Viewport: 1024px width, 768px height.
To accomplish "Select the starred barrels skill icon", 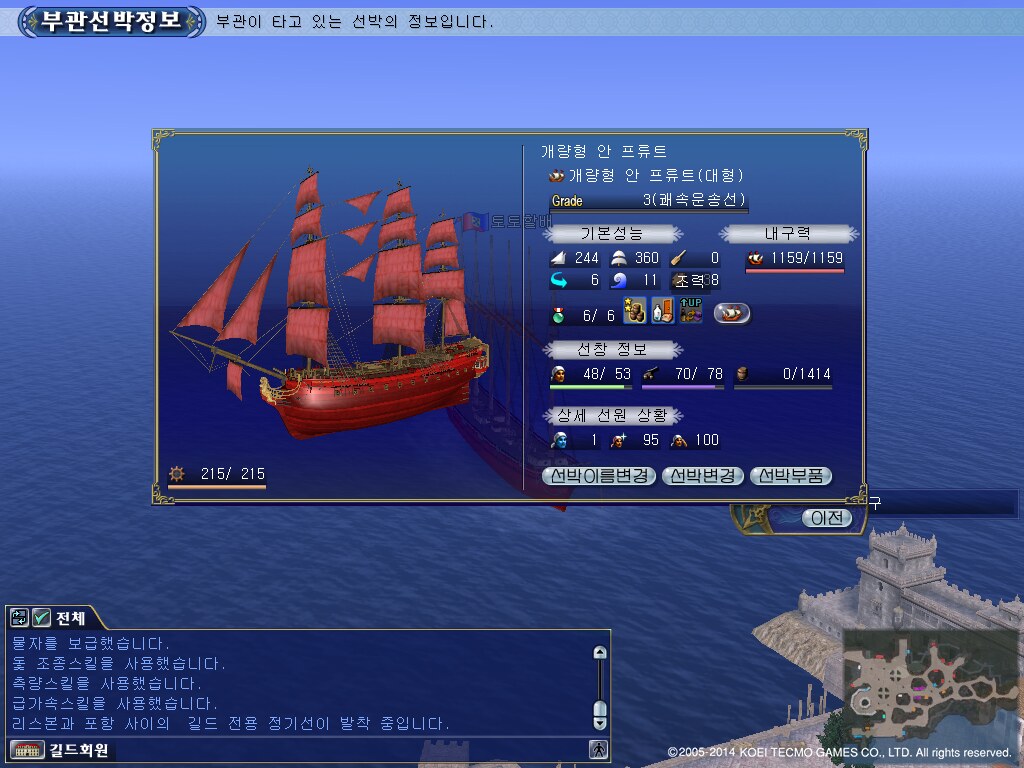I will click(x=635, y=312).
